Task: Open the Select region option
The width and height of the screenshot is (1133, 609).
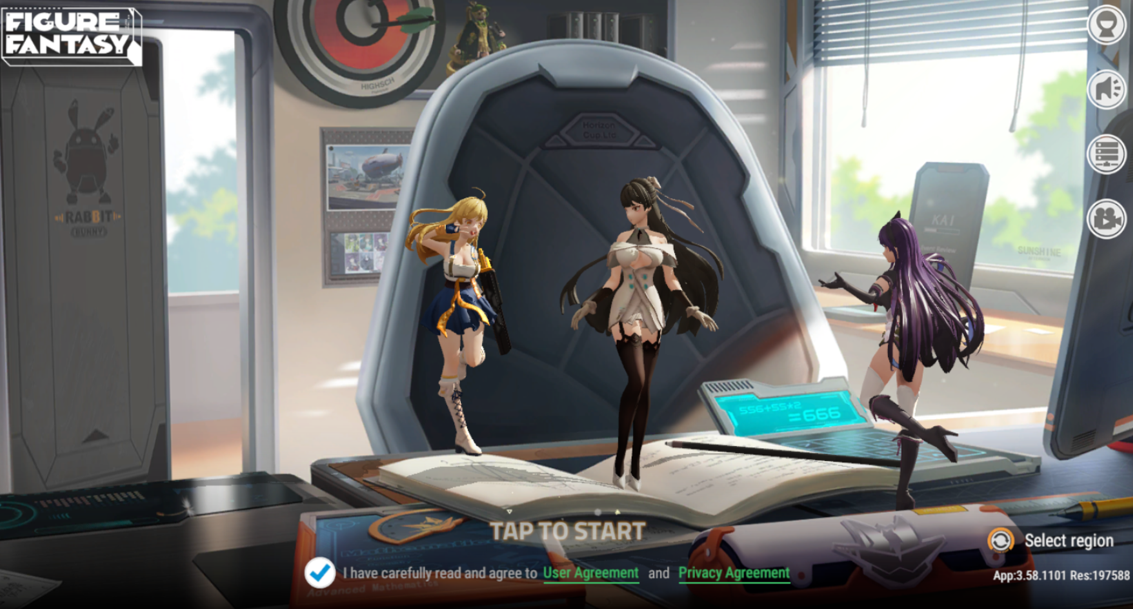Action: 1054,541
